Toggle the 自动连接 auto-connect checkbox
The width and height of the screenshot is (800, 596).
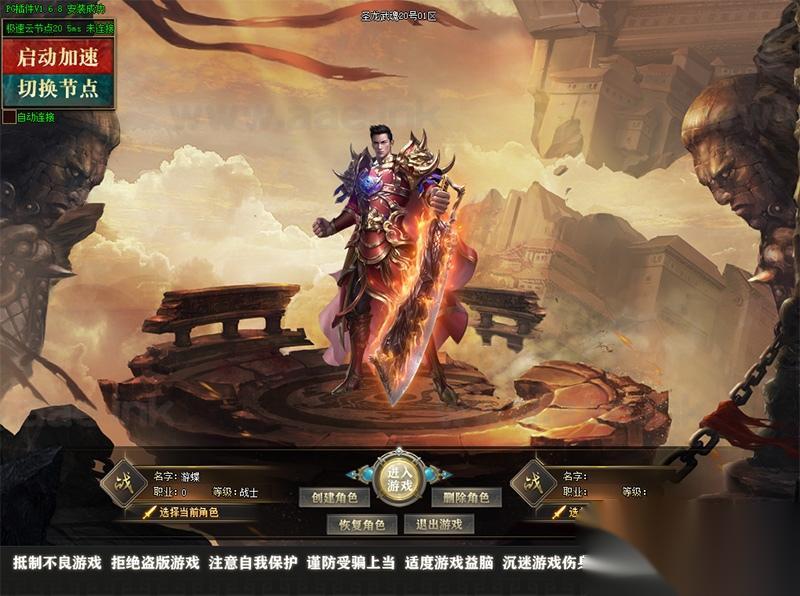click(x=9, y=117)
